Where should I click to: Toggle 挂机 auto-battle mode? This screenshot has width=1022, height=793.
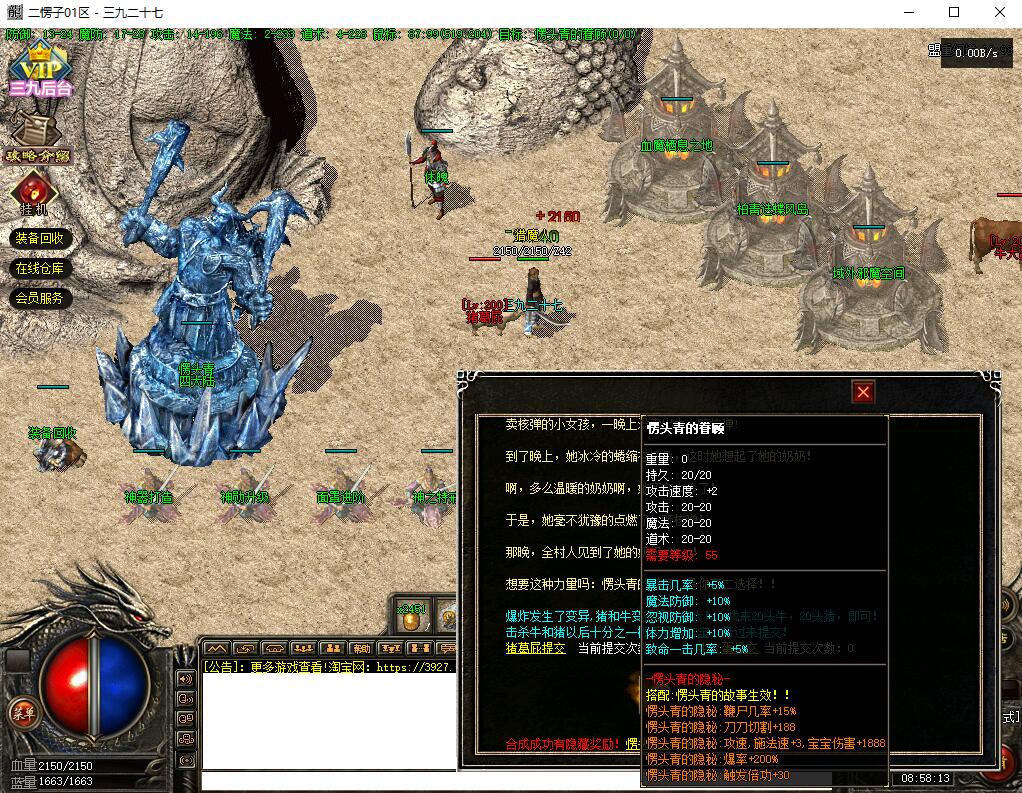pos(34,192)
